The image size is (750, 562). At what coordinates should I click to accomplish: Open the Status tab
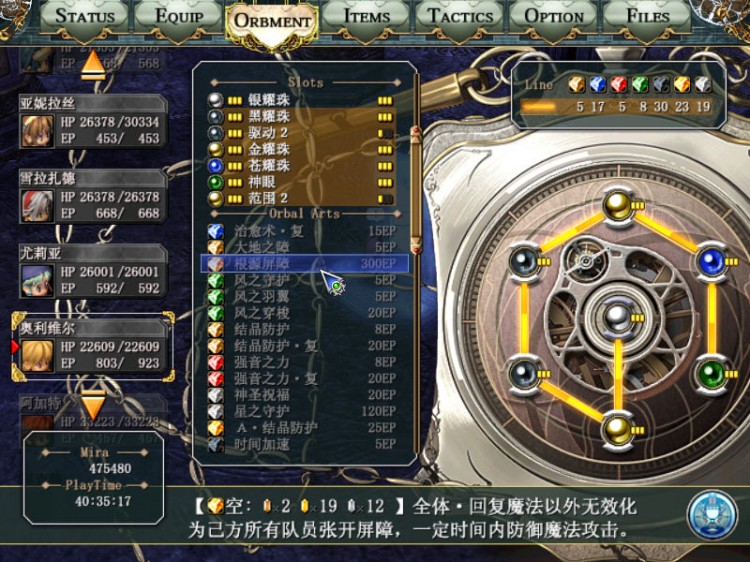[85, 16]
